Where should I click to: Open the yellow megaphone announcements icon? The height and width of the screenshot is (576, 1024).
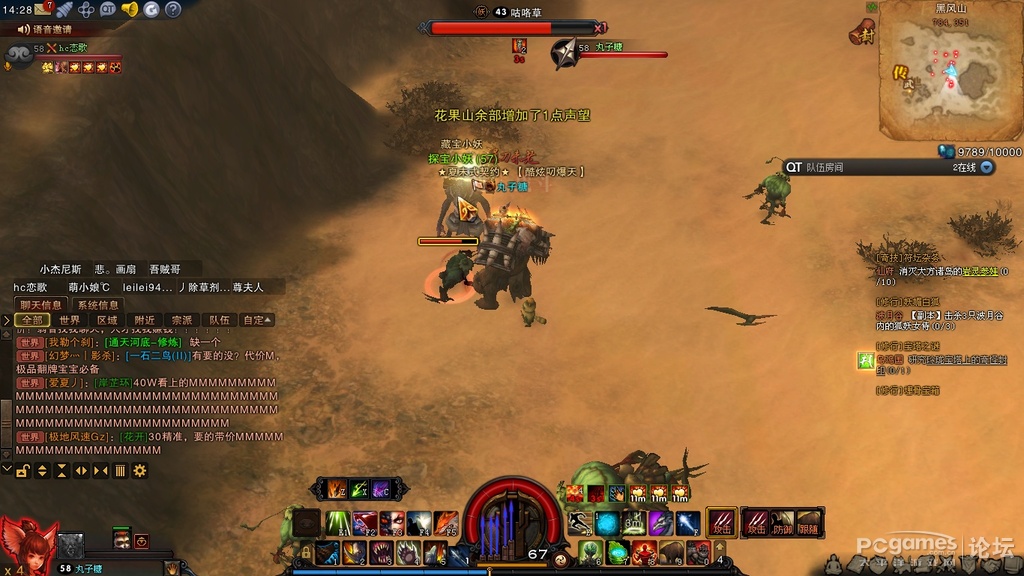(x=129, y=9)
